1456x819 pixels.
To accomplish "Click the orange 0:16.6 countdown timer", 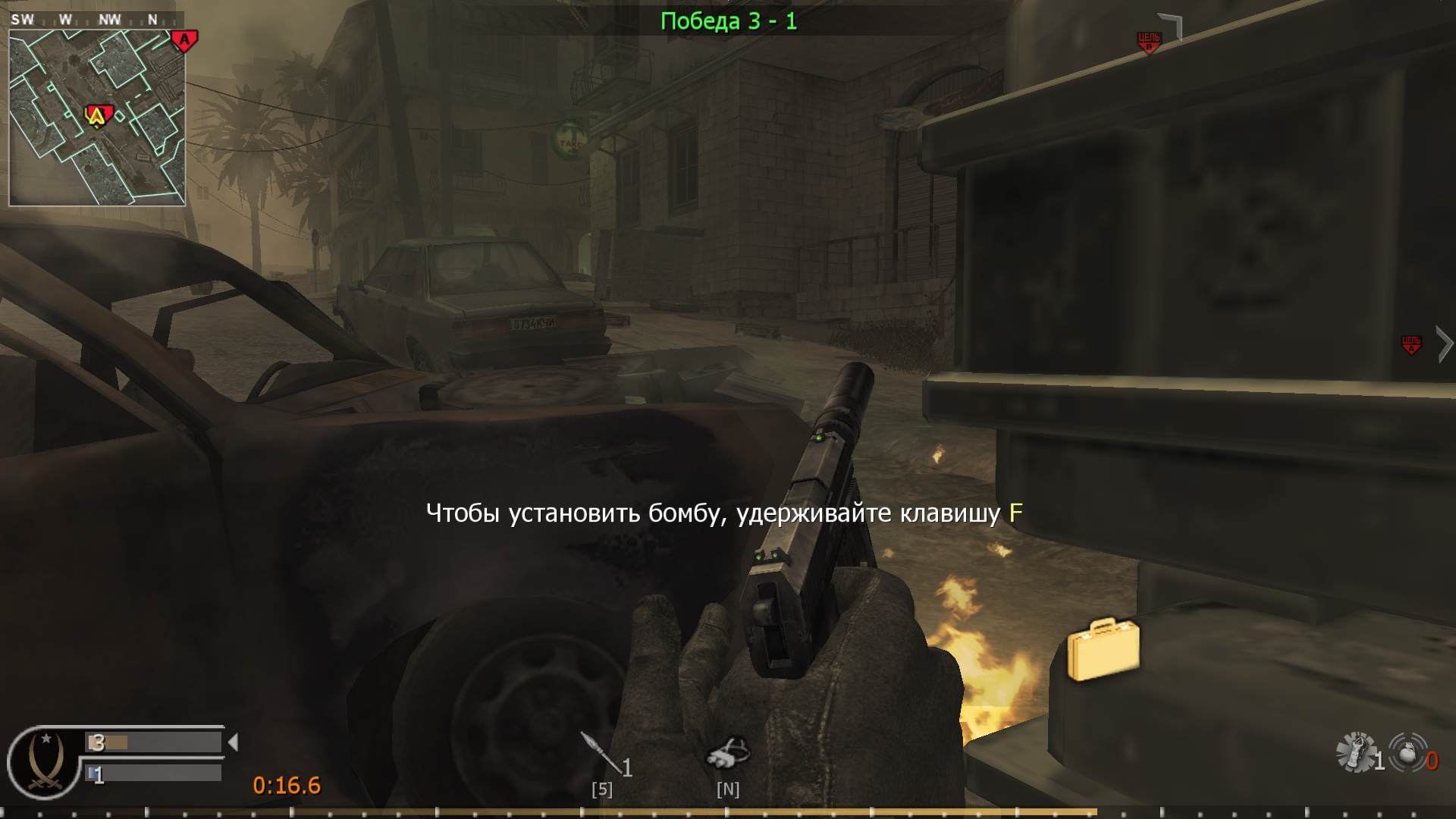I will [287, 786].
